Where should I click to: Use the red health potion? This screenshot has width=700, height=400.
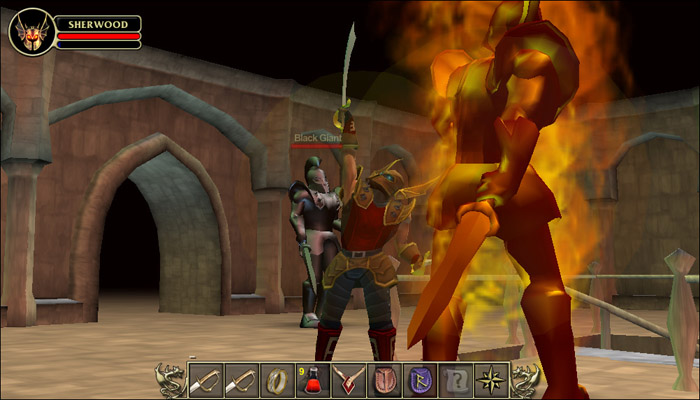click(x=313, y=380)
